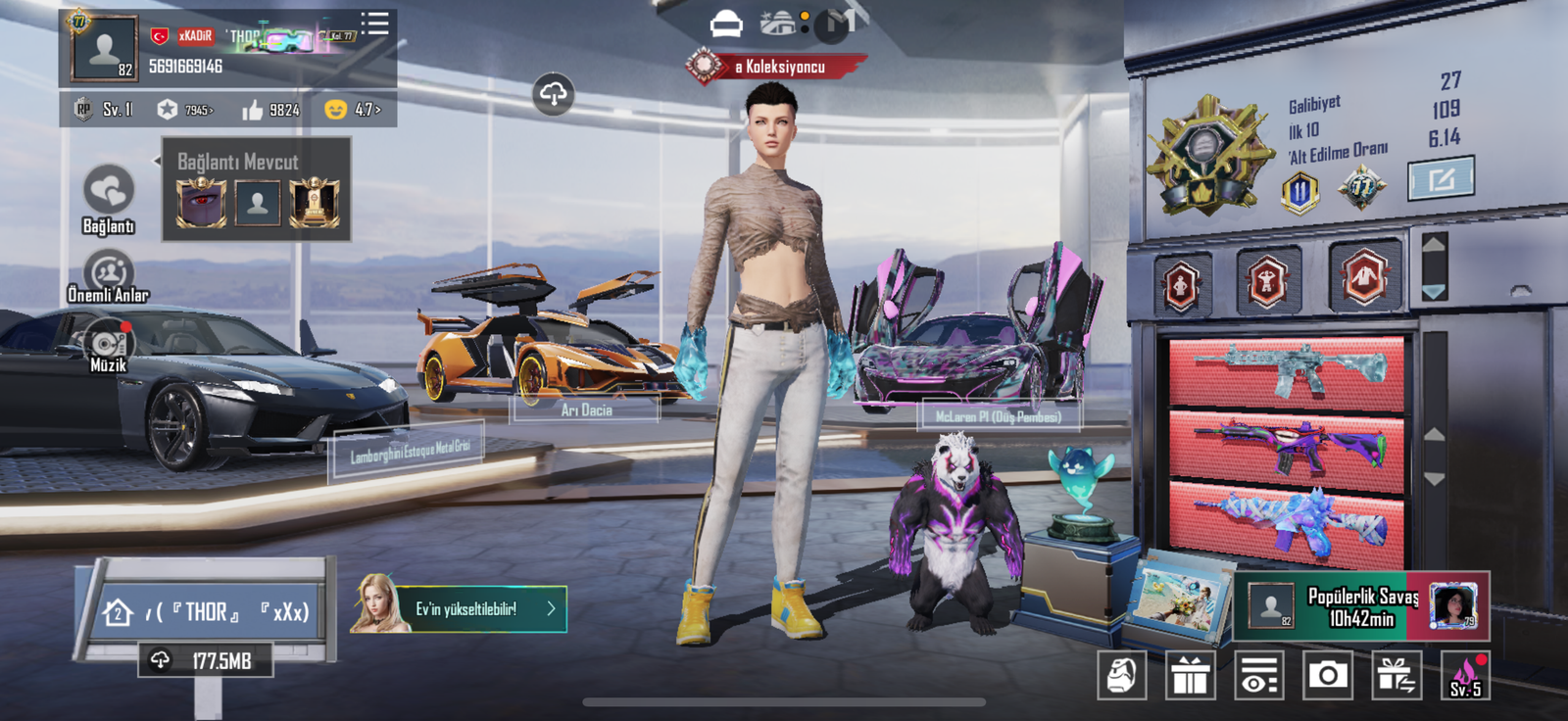
Task: View the 9824 likes thumbs-up counter
Action: pyautogui.click(x=270, y=110)
